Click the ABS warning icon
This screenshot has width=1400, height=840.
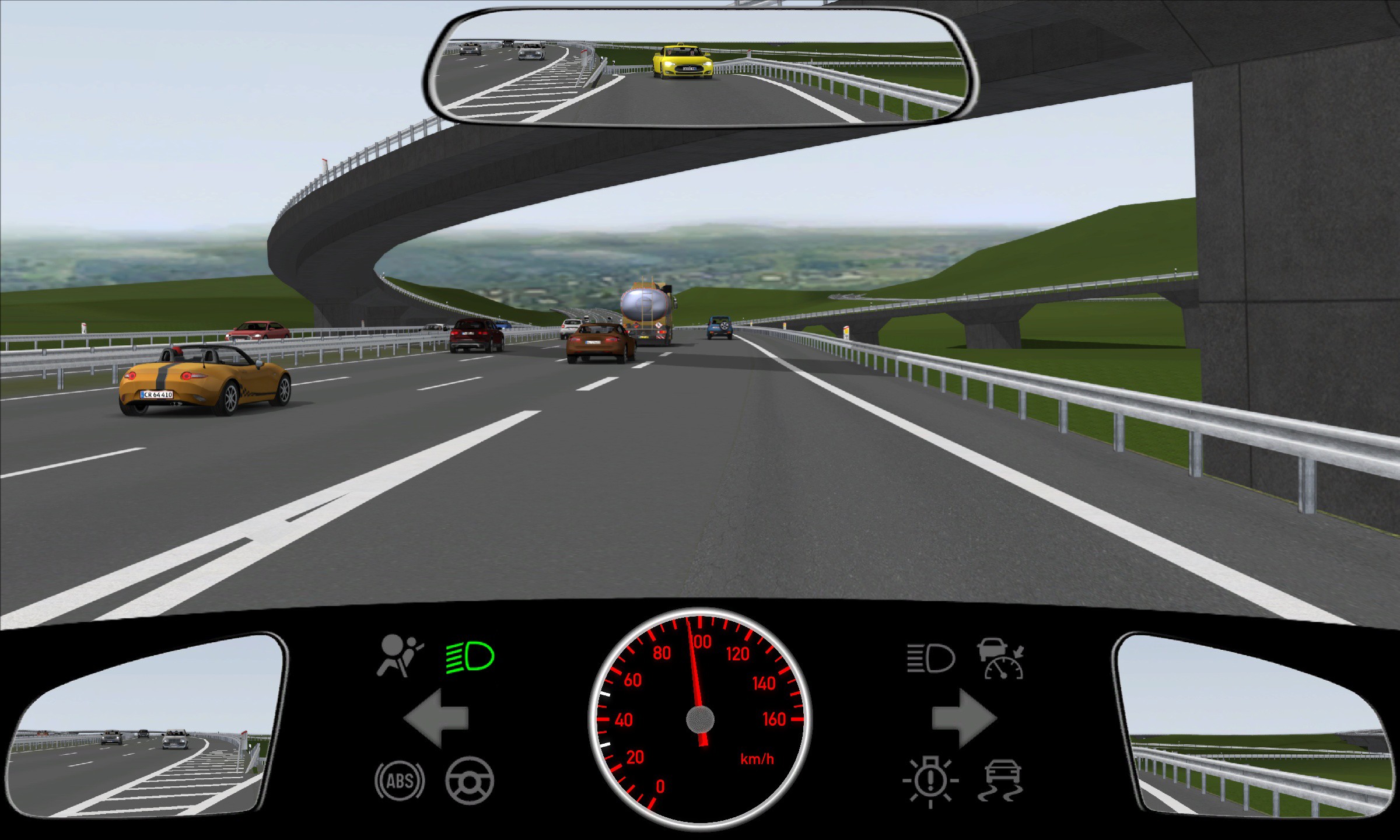pyautogui.click(x=400, y=780)
